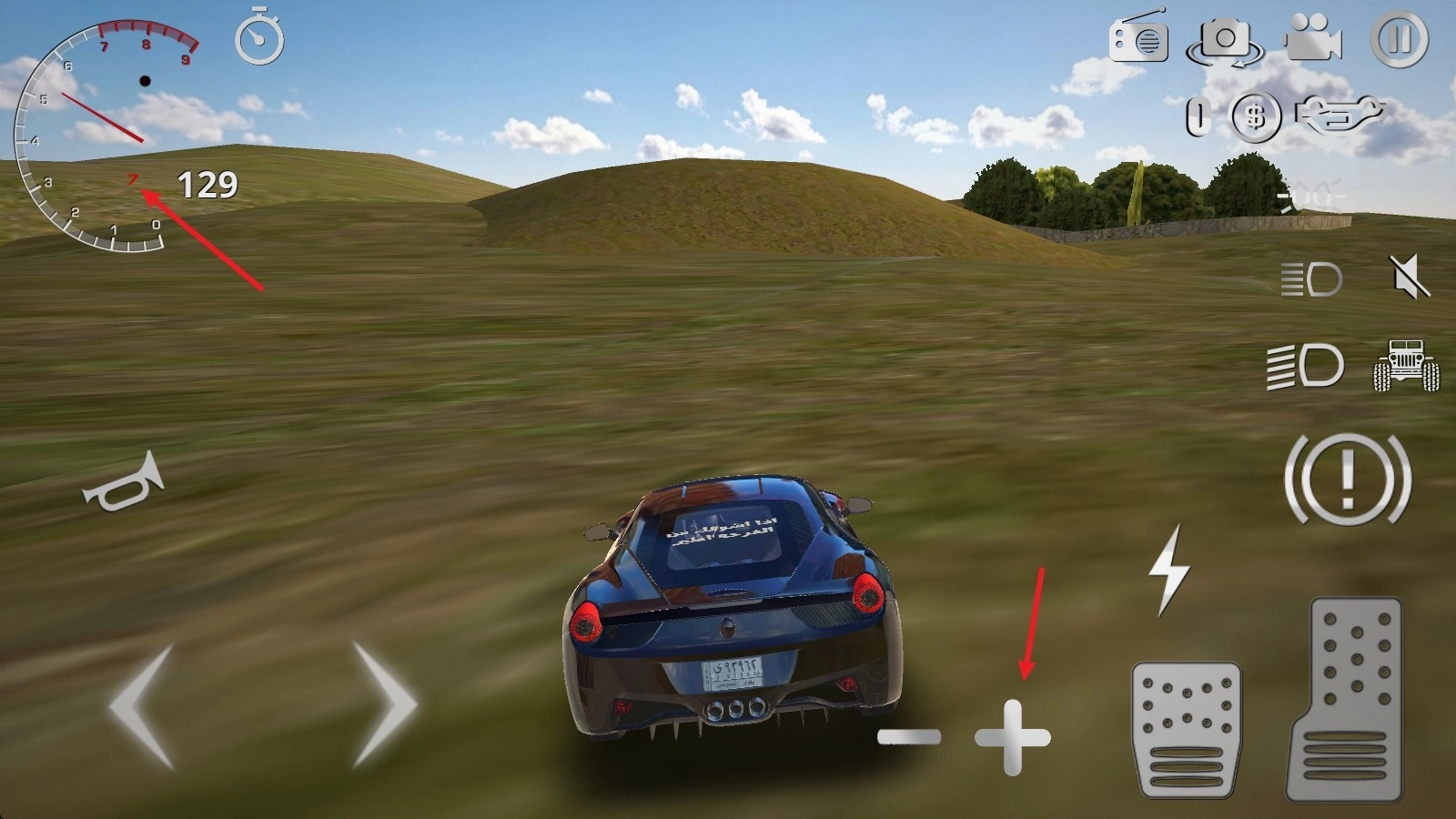This screenshot has width=1456, height=819.
Task: Pause the game
Action: coord(1400,39)
